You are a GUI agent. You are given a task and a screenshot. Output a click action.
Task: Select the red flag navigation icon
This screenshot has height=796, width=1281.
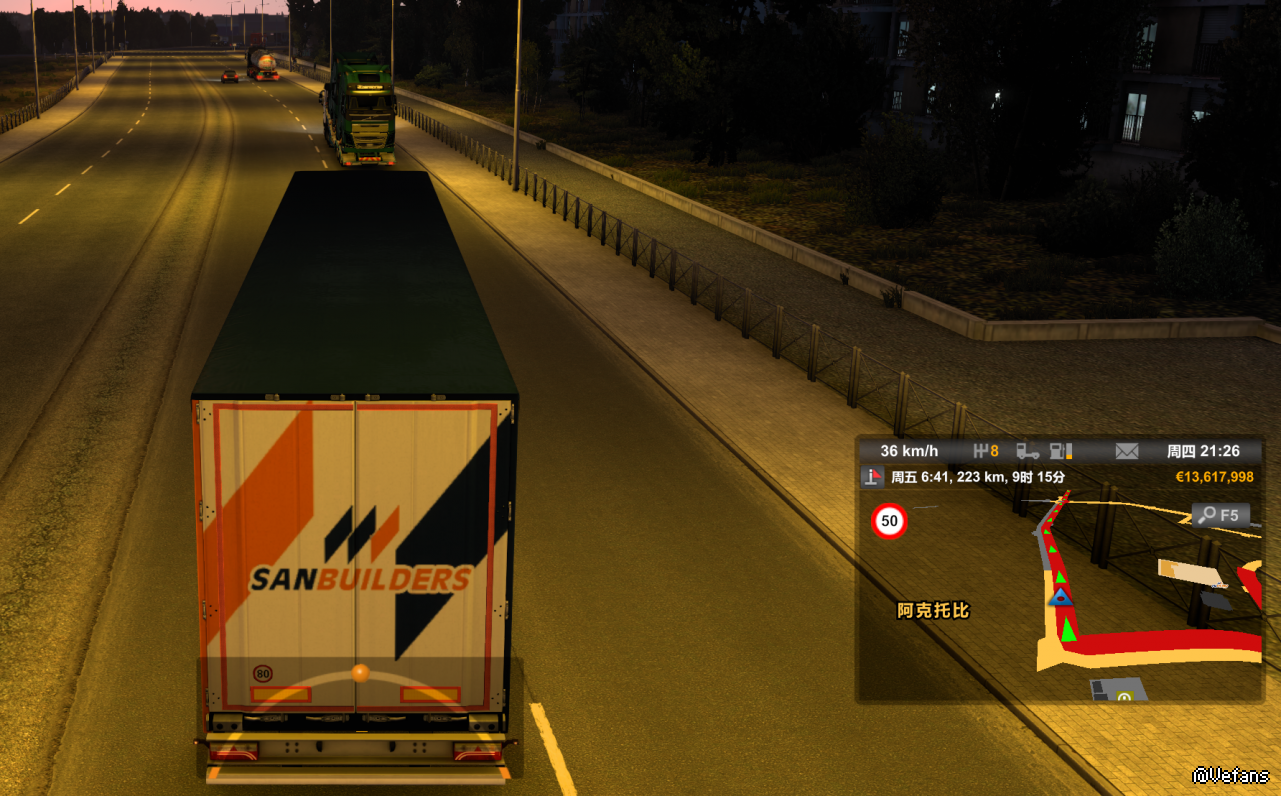click(x=875, y=477)
